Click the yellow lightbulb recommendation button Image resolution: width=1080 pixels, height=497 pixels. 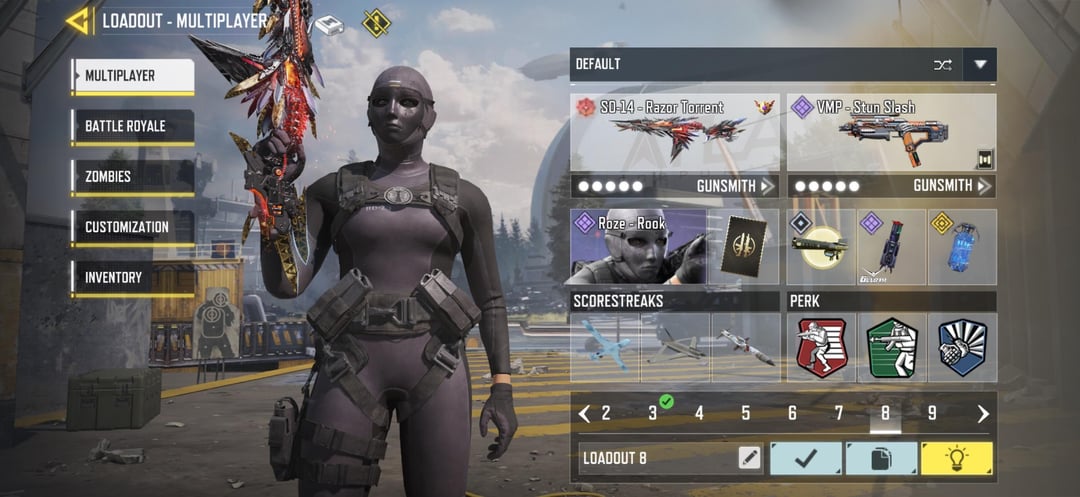(x=956, y=459)
